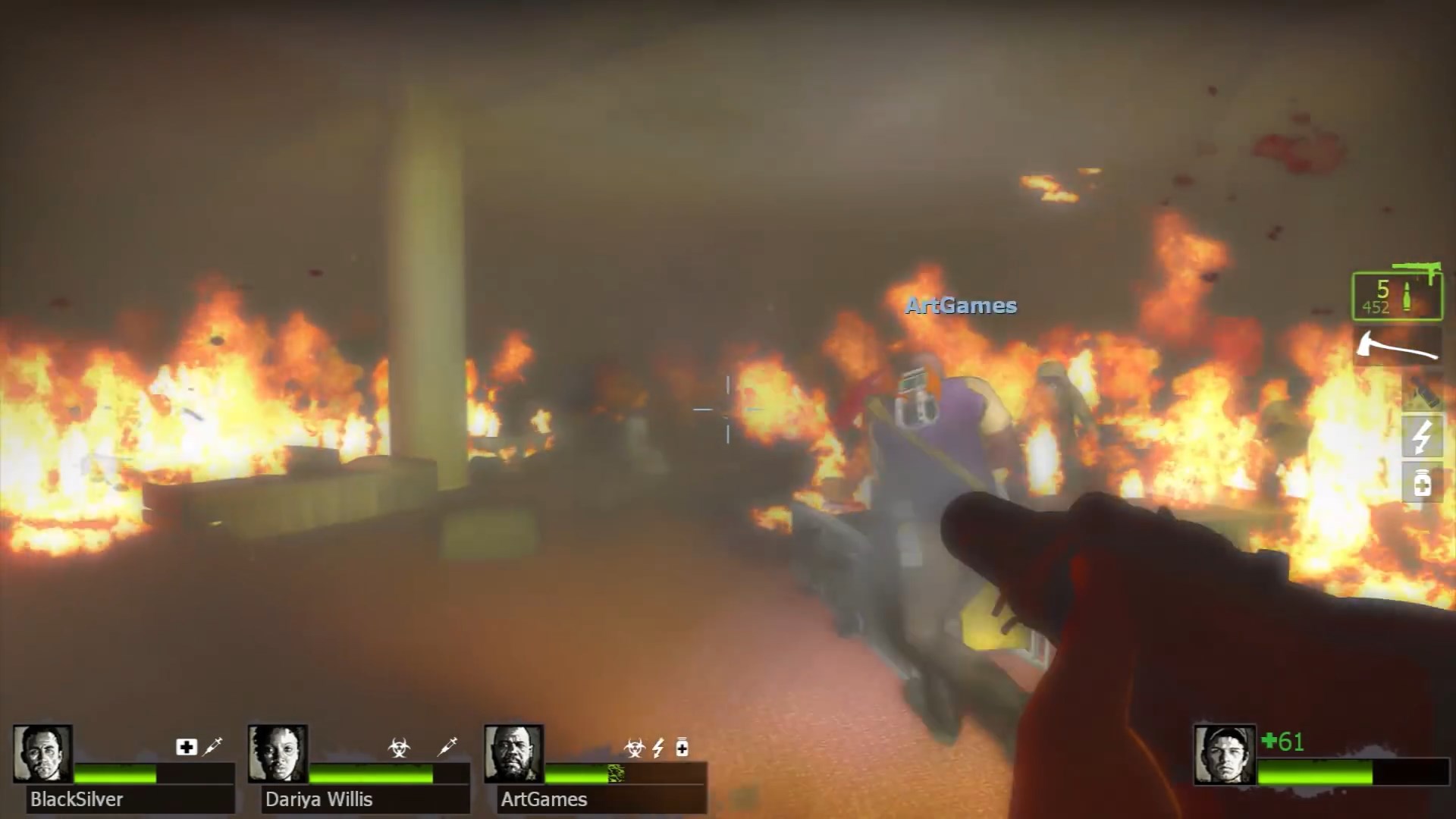Click the bullet icon in the ammo counter
Screen dimensions: 1456x819
pyautogui.click(x=1407, y=297)
